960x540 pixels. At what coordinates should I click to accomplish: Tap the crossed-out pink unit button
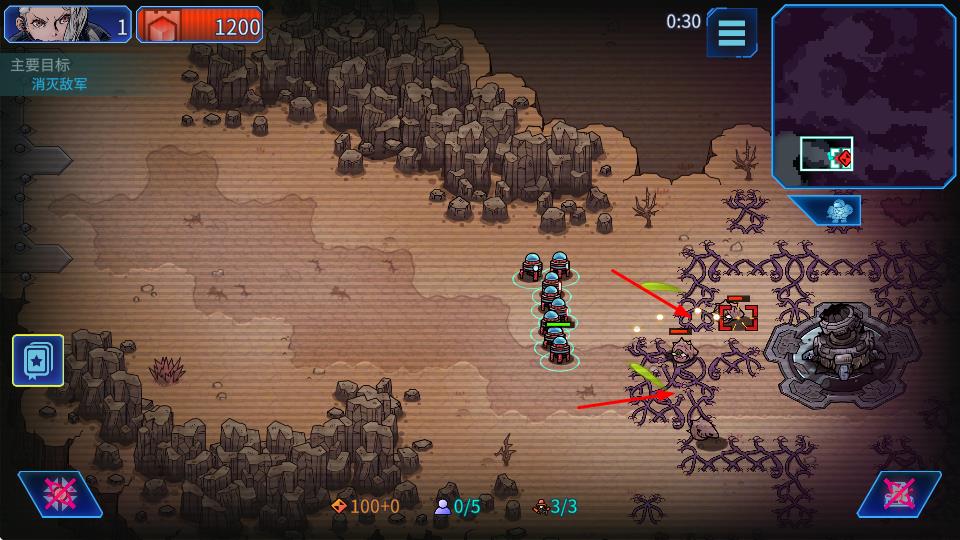(898, 494)
